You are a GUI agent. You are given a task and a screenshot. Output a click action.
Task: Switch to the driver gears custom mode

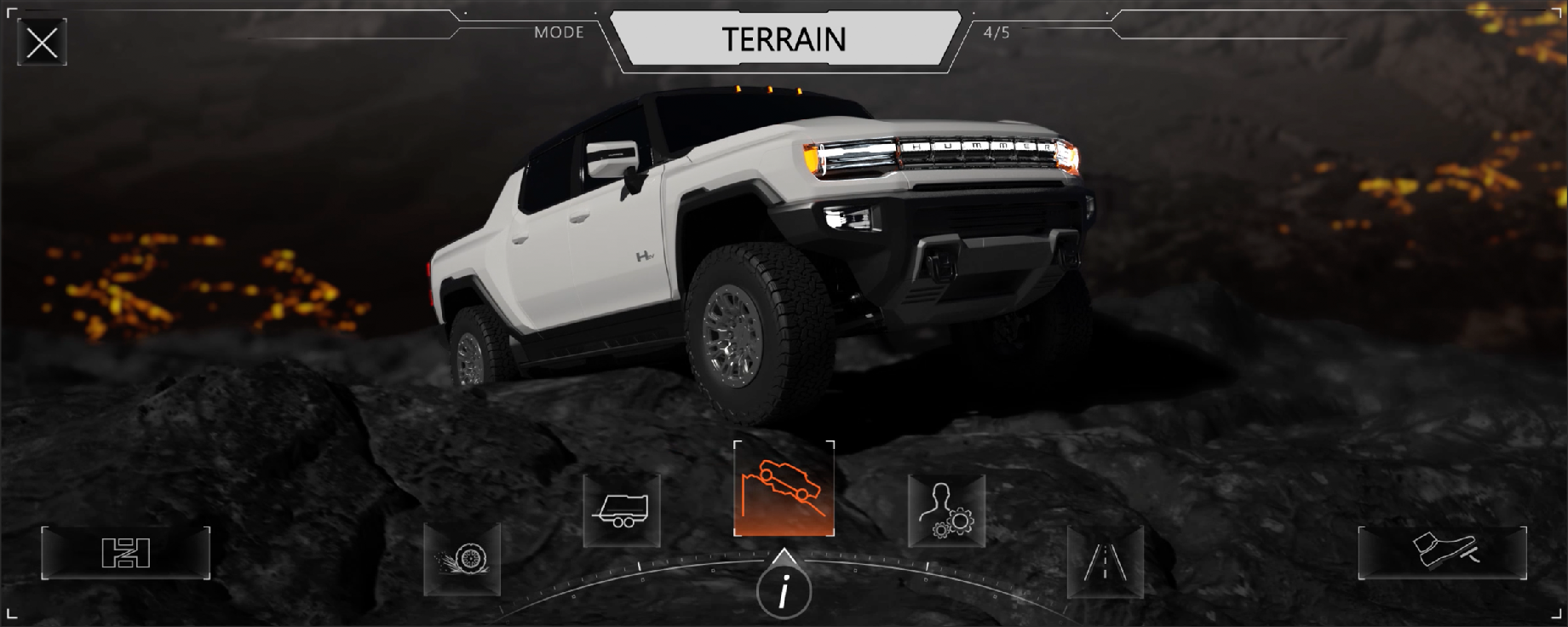(x=946, y=511)
